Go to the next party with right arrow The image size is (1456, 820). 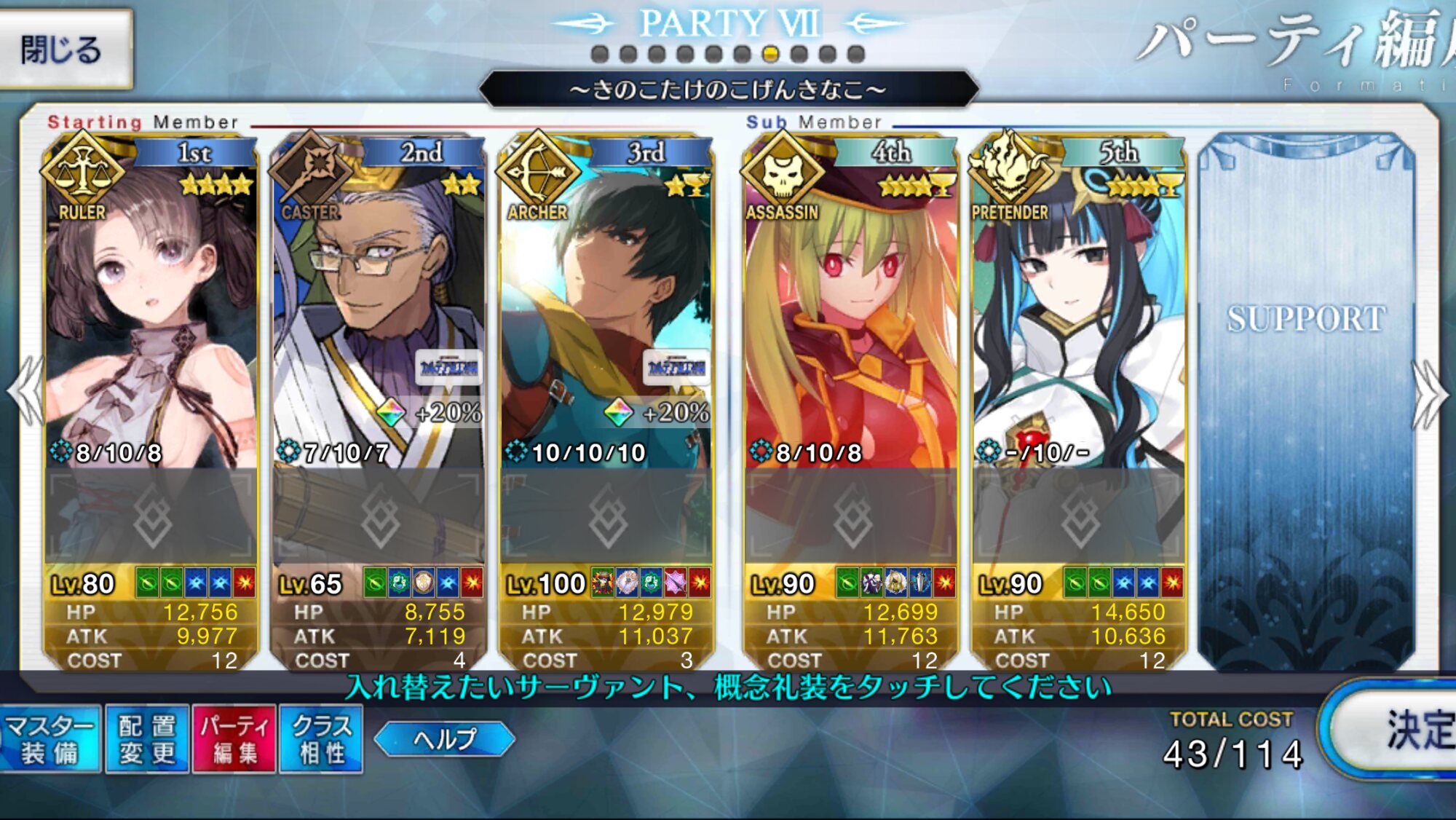tap(1429, 394)
